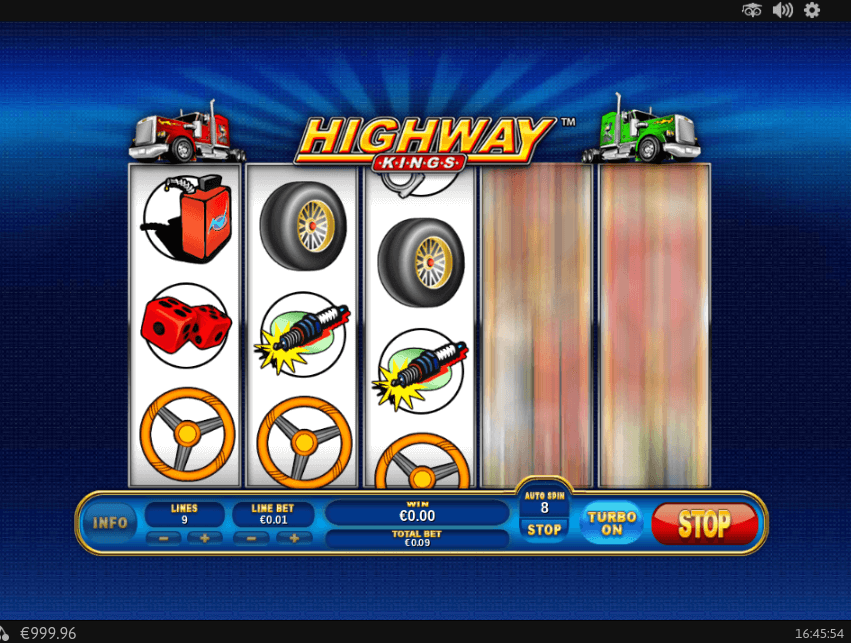Open settings via the gear icon
Image resolution: width=851 pixels, height=643 pixels.
coord(812,10)
